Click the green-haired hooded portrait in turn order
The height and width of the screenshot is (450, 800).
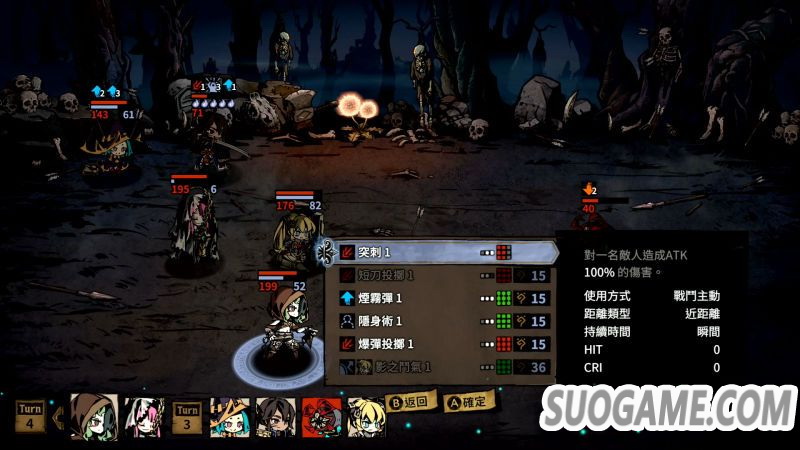click(x=93, y=417)
